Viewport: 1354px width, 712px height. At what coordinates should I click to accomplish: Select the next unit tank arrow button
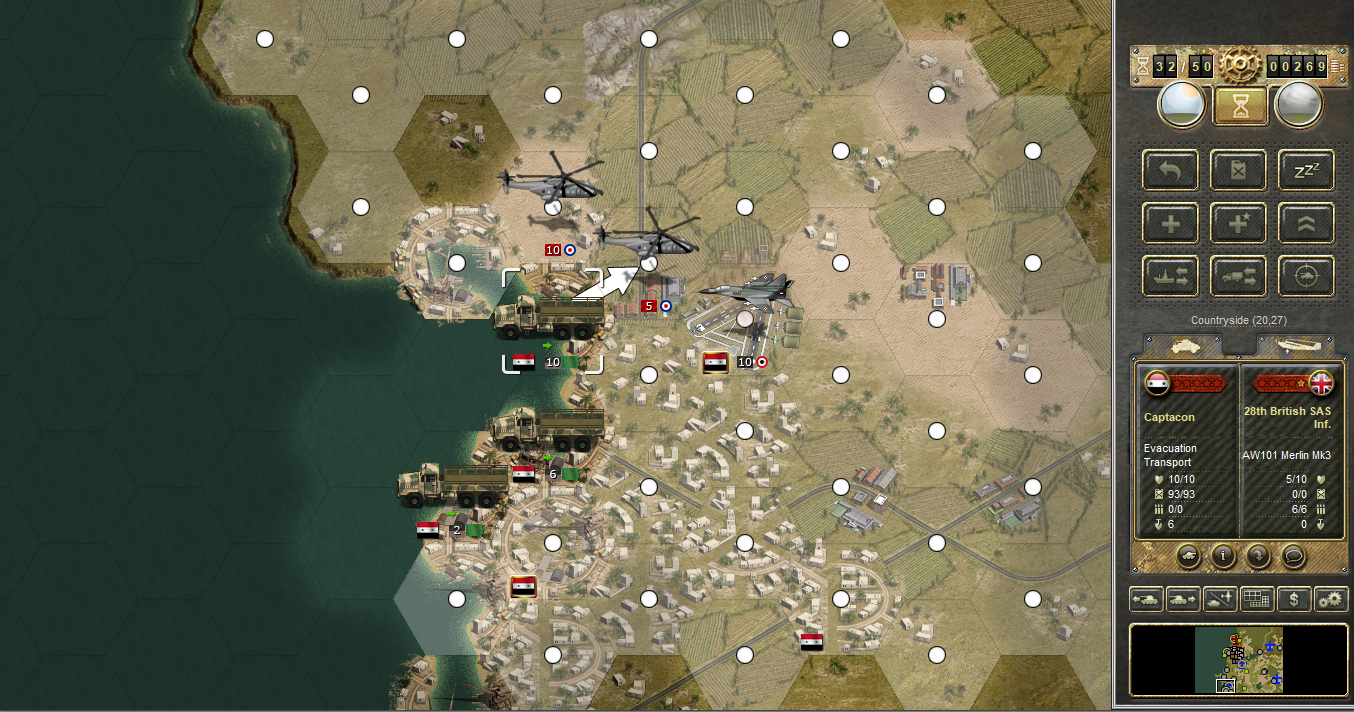1182,599
